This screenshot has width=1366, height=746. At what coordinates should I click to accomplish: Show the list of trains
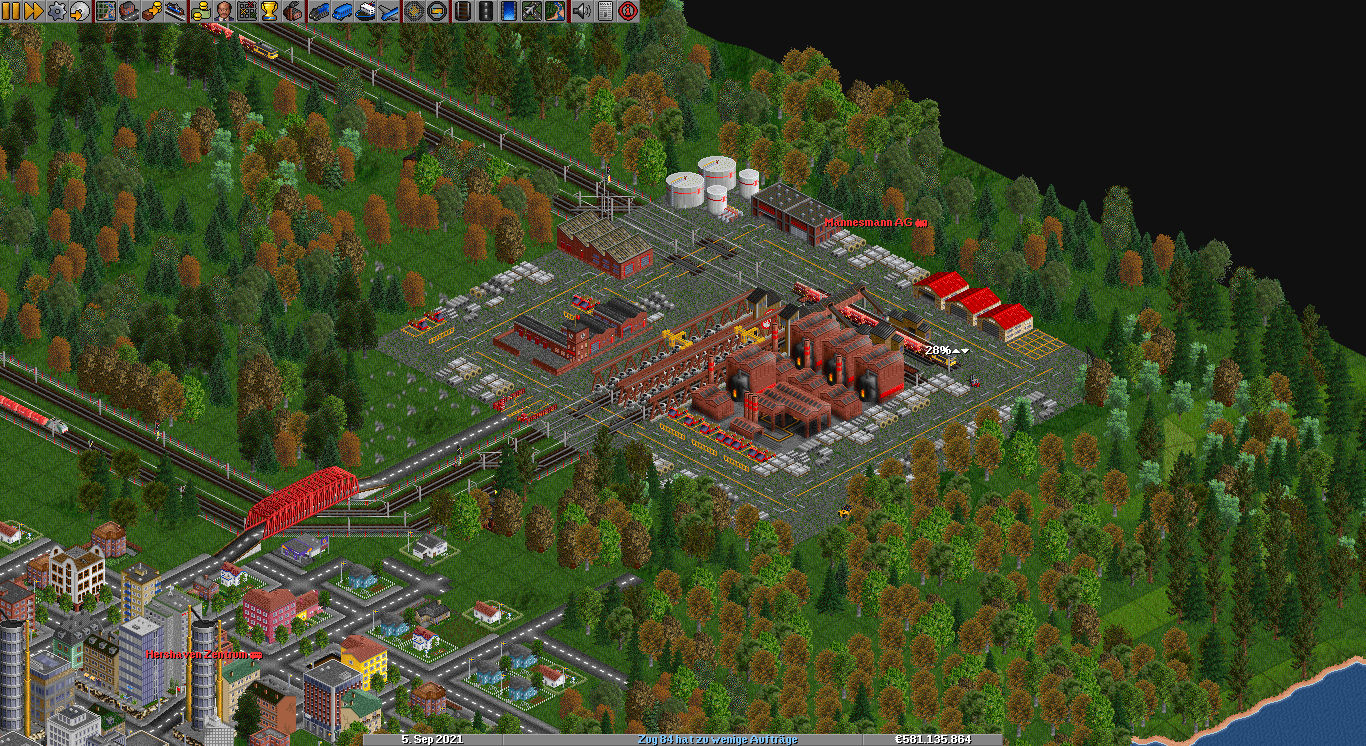coord(319,11)
